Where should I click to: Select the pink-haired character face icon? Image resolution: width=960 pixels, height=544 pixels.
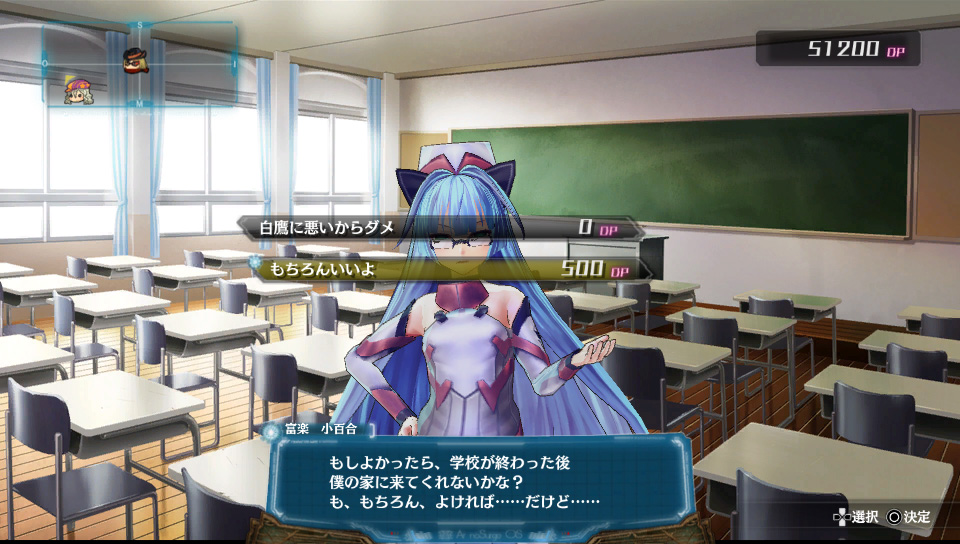click(76, 91)
